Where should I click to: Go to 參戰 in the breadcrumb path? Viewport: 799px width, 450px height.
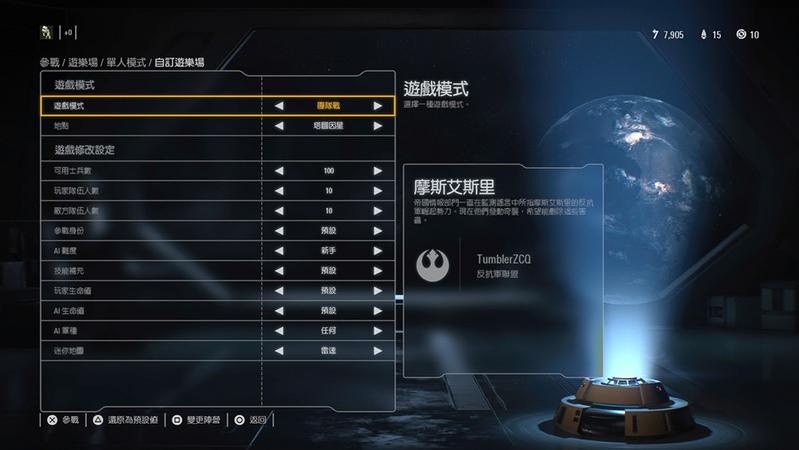[x=50, y=62]
